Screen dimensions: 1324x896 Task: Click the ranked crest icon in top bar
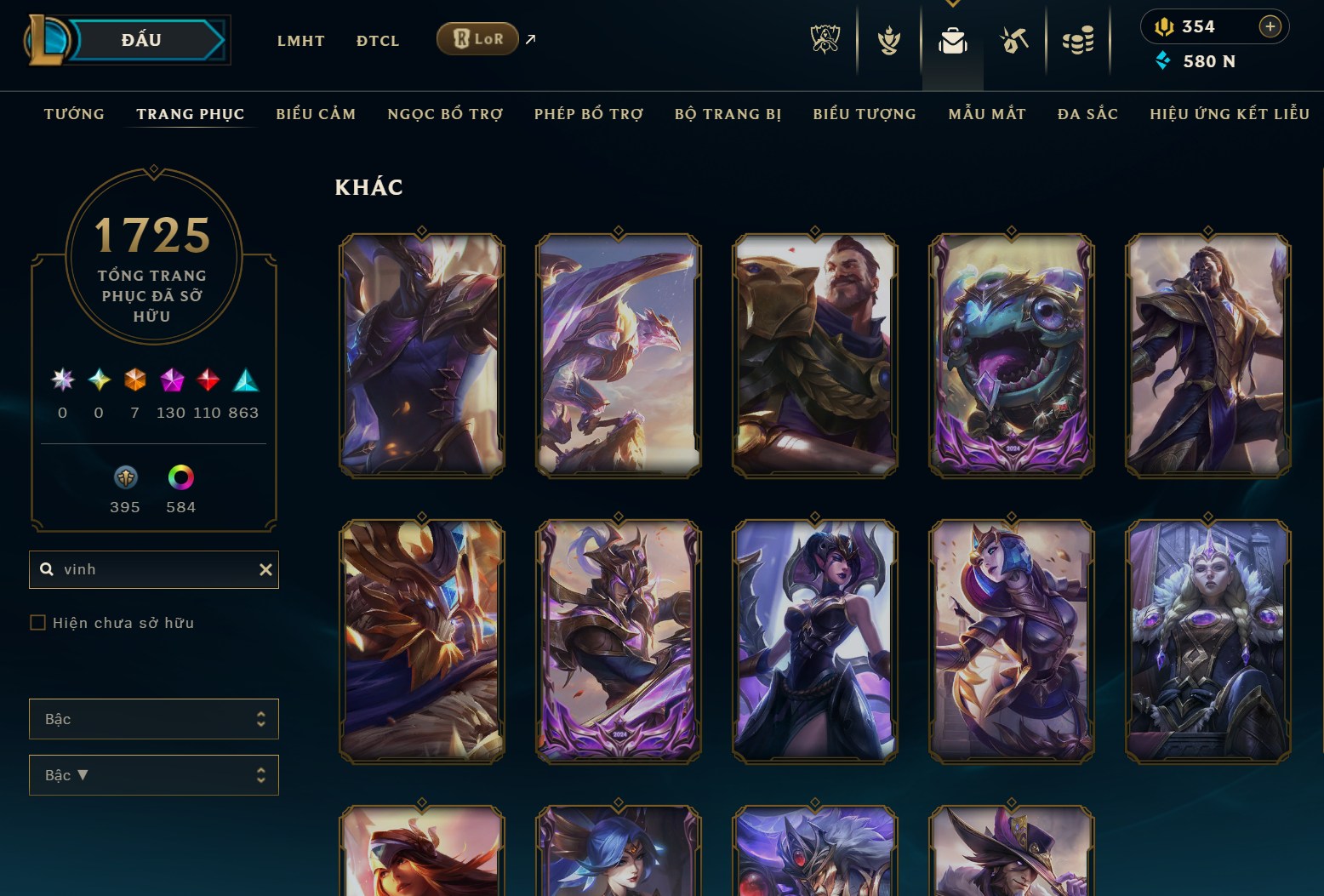887,39
